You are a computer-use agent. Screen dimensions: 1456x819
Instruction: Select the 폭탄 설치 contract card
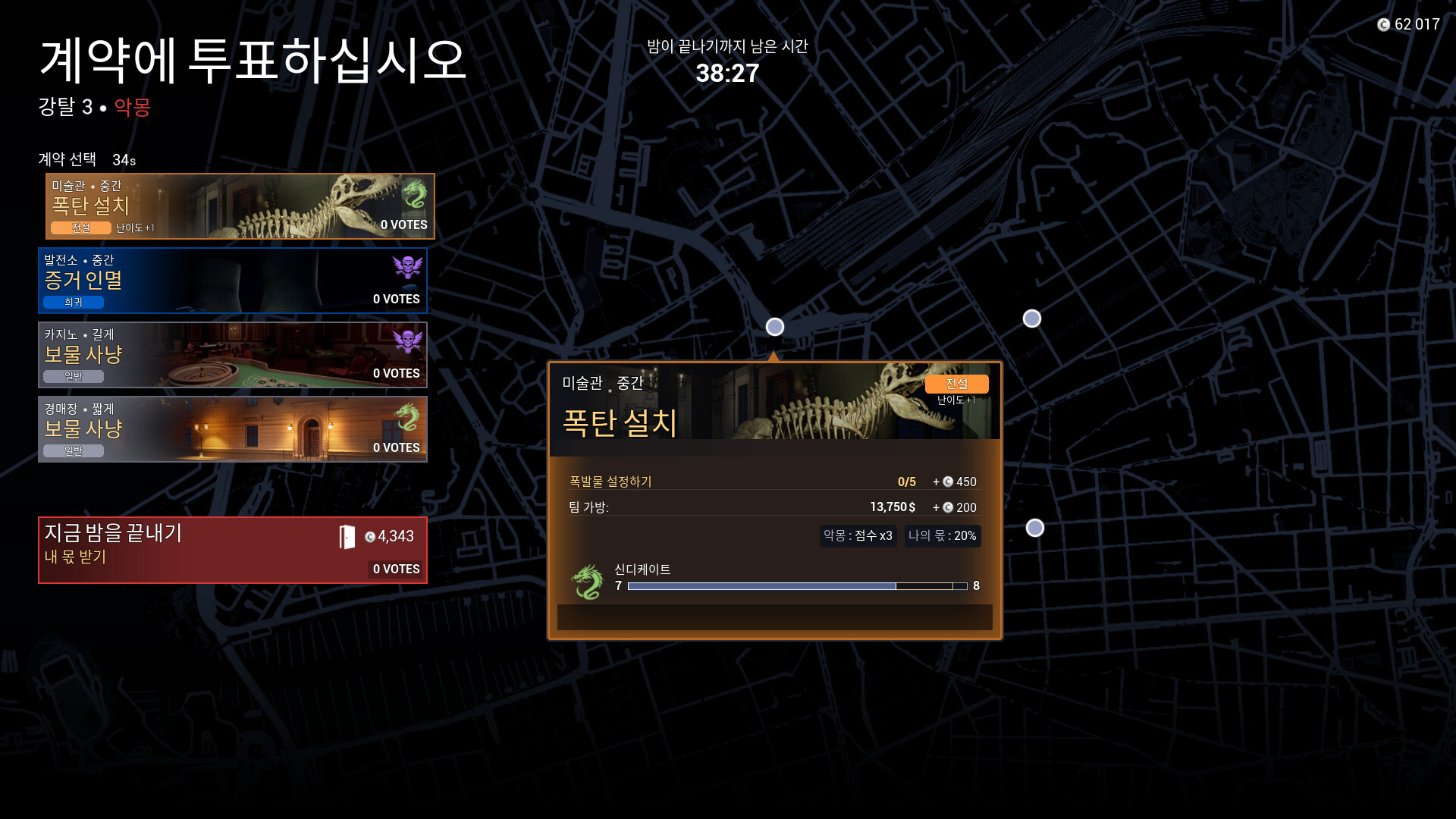[x=232, y=206]
